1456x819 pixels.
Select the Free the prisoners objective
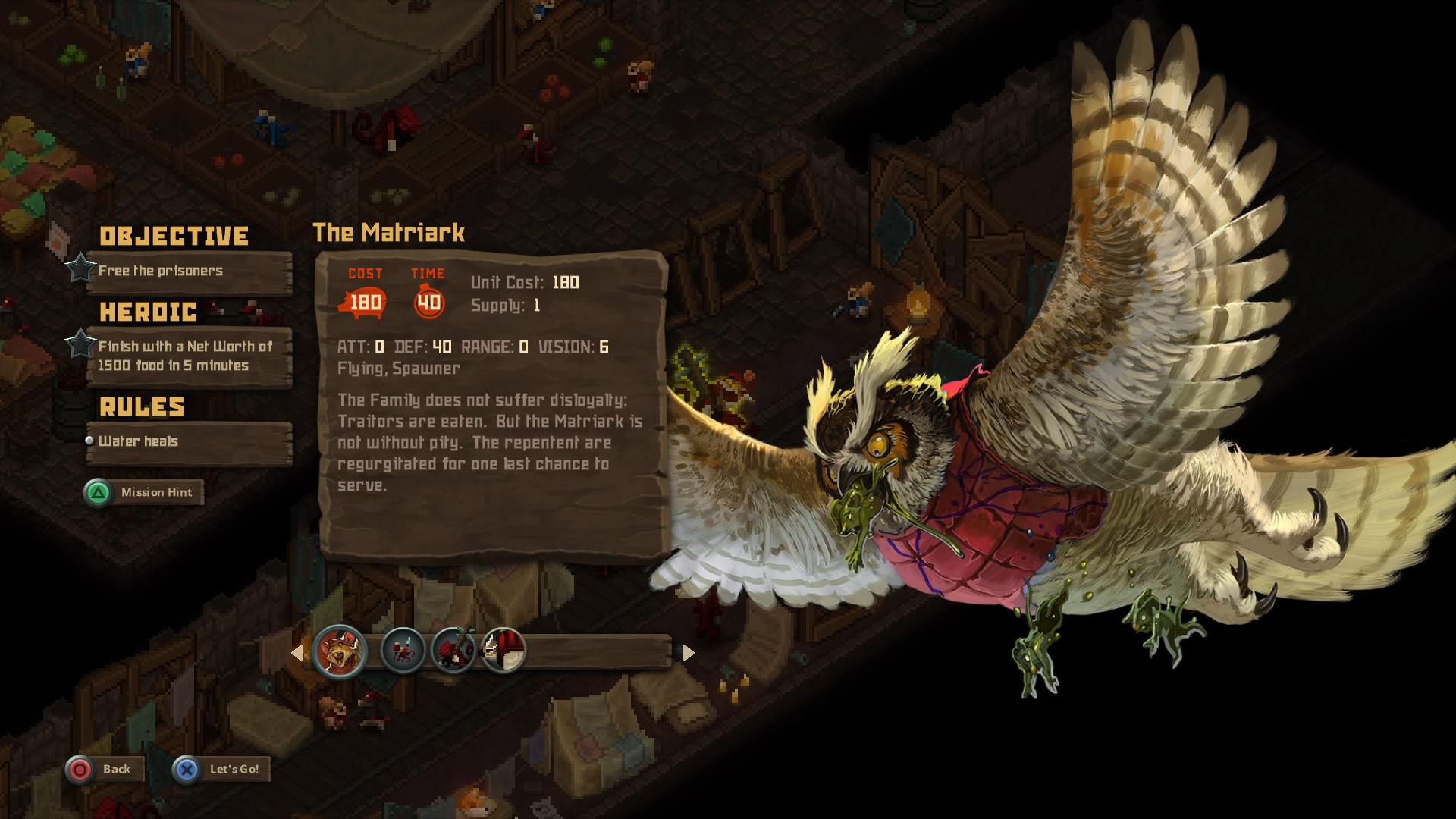tap(188, 271)
